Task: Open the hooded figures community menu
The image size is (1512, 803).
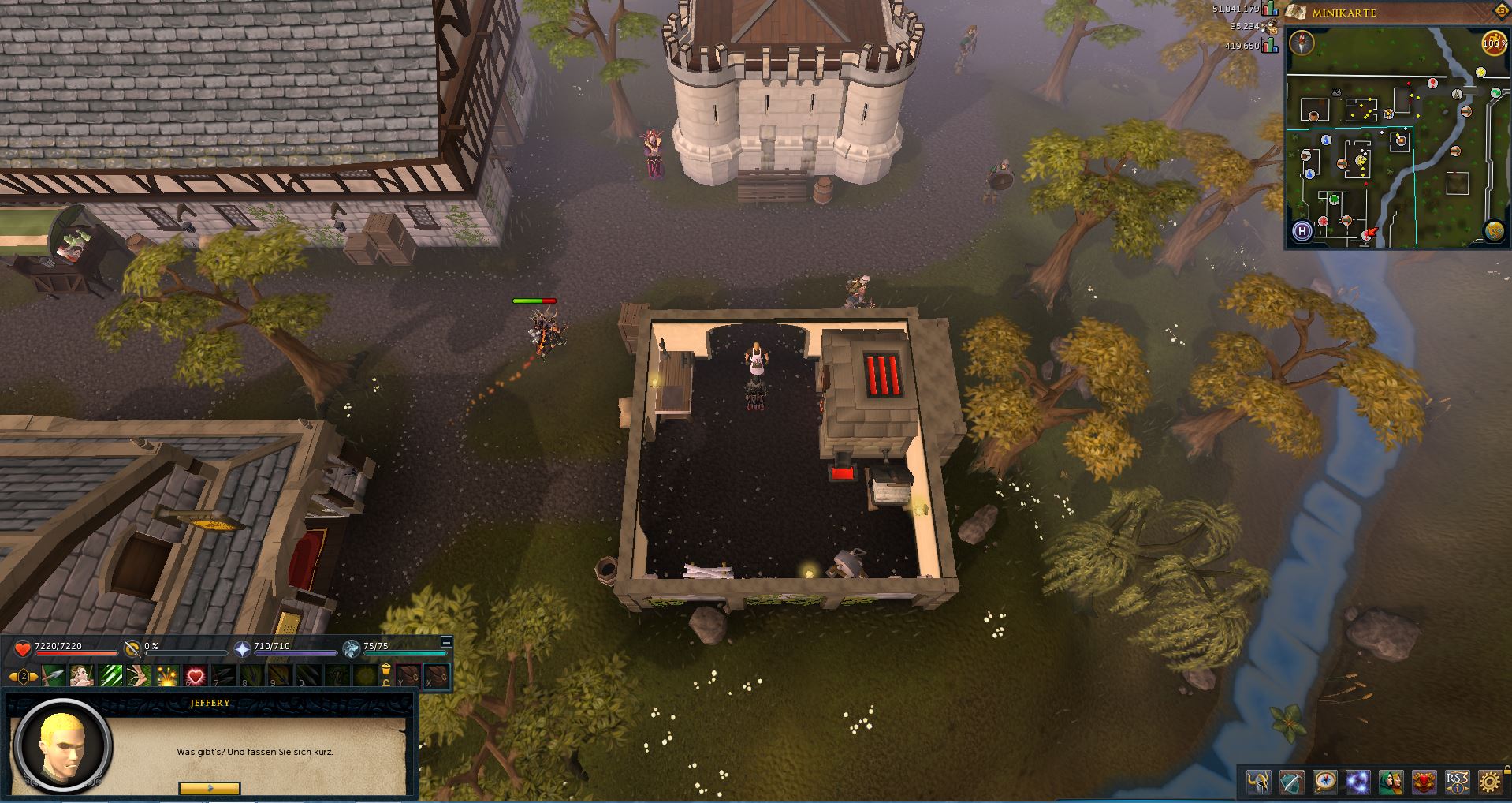Action: (1391, 782)
